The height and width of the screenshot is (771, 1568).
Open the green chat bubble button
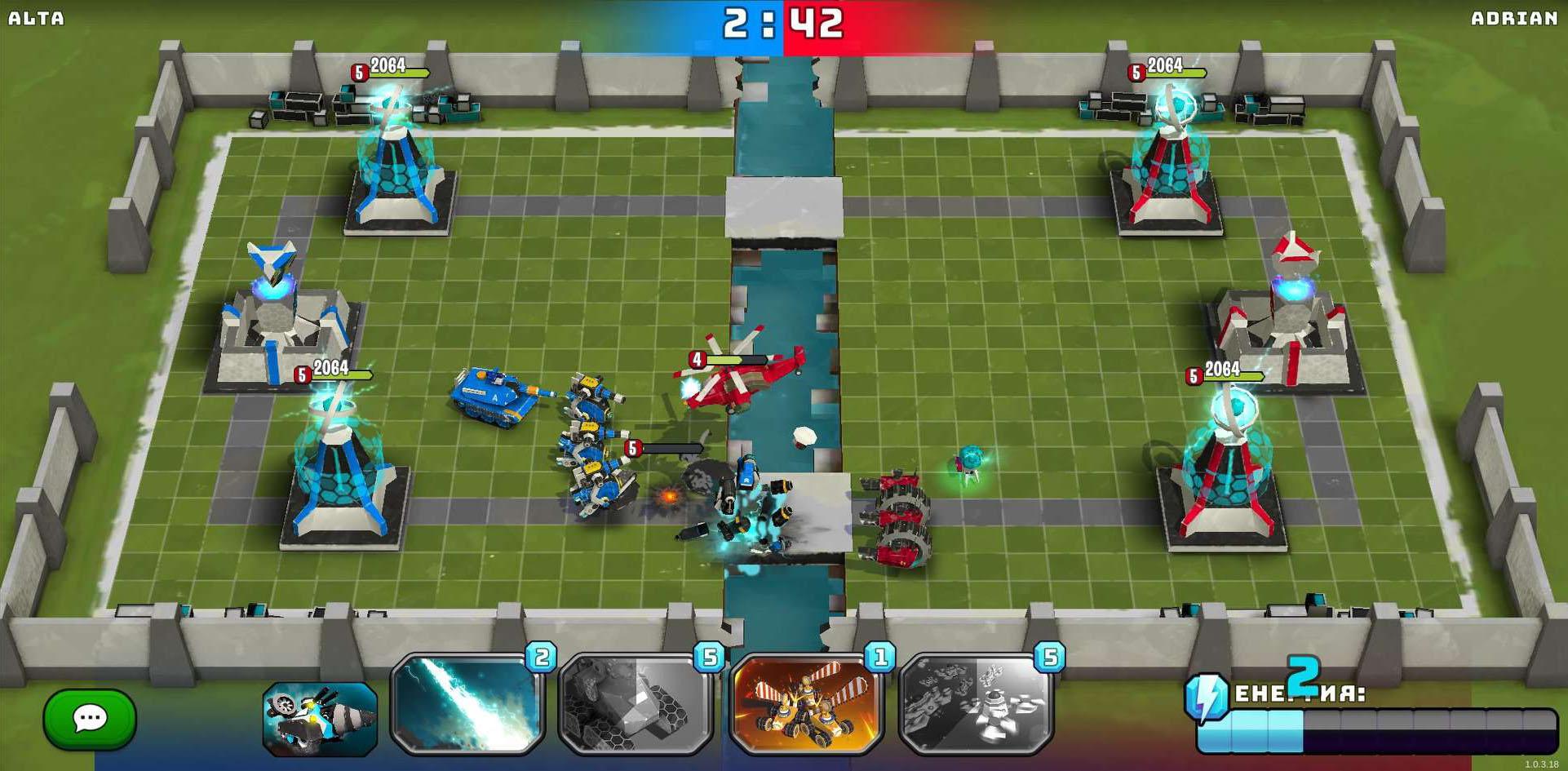point(90,719)
